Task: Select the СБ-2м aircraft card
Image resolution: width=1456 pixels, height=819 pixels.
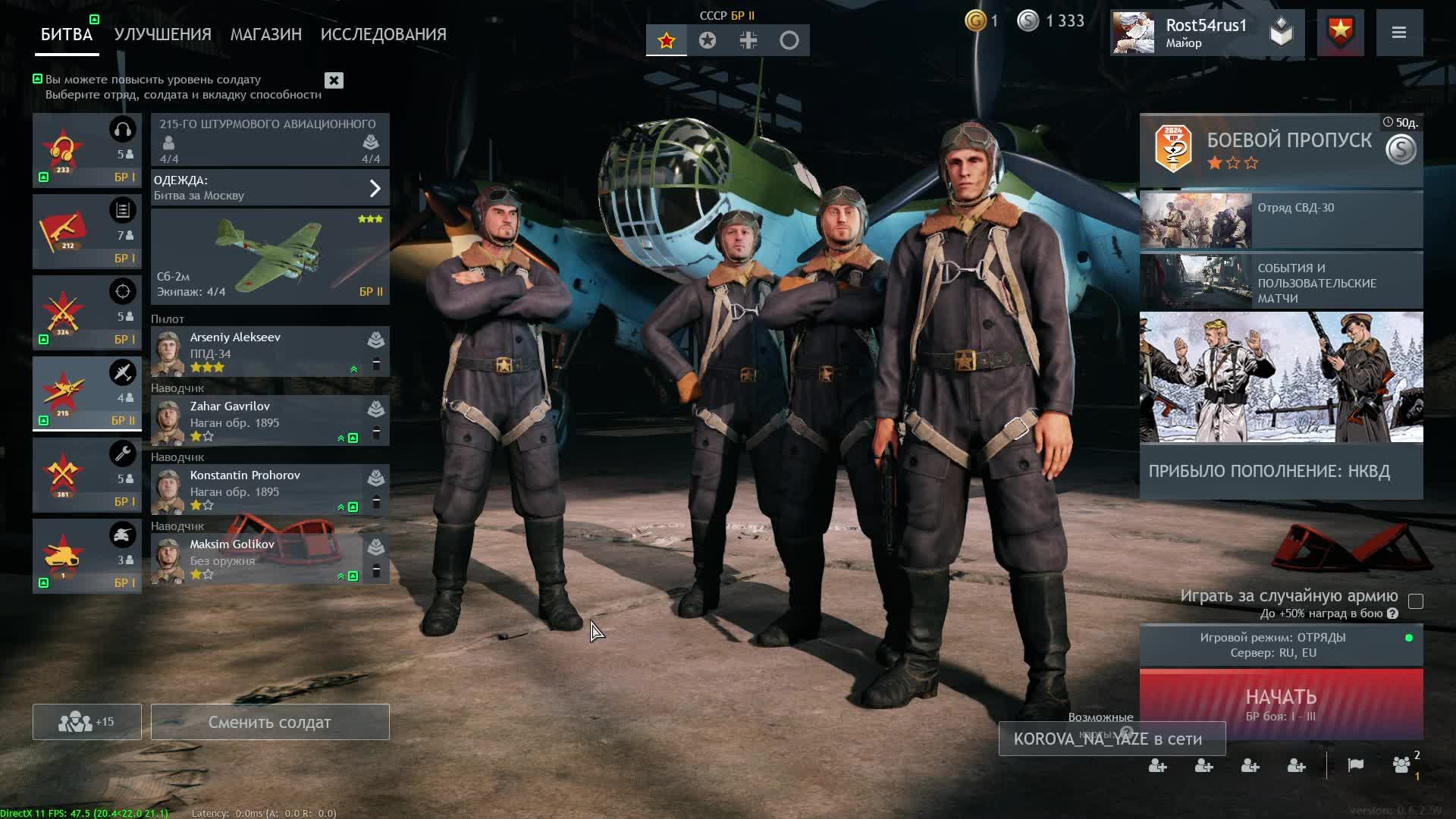Action: pyautogui.click(x=269, y=257)
